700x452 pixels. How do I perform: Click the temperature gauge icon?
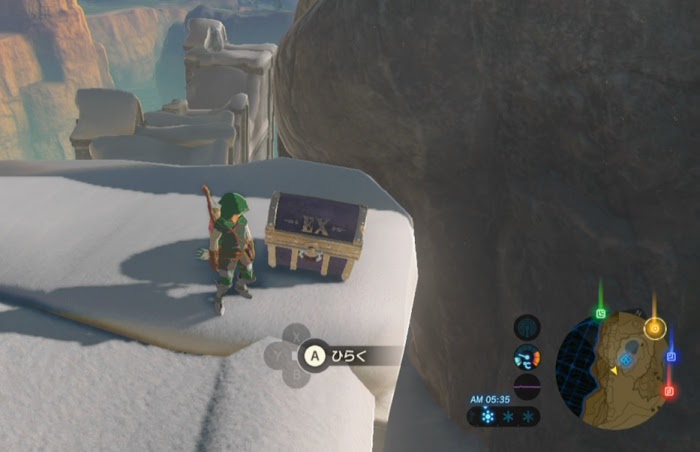click(x=527, y=357)
